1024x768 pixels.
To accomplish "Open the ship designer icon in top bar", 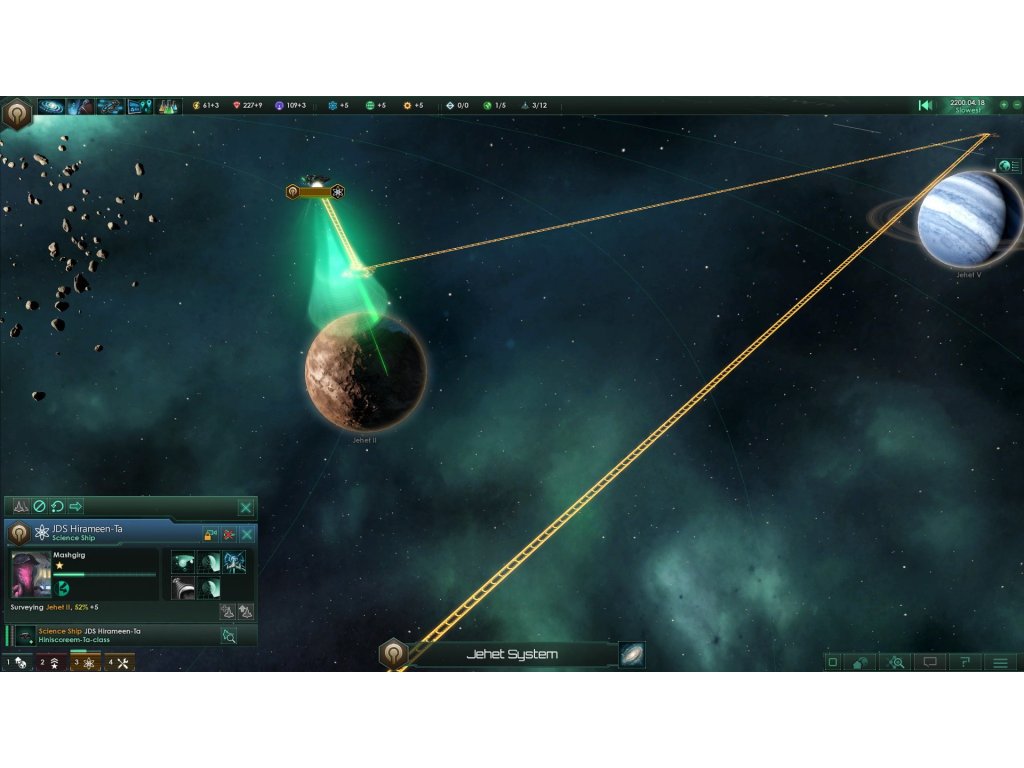I will tap(109, 106).
